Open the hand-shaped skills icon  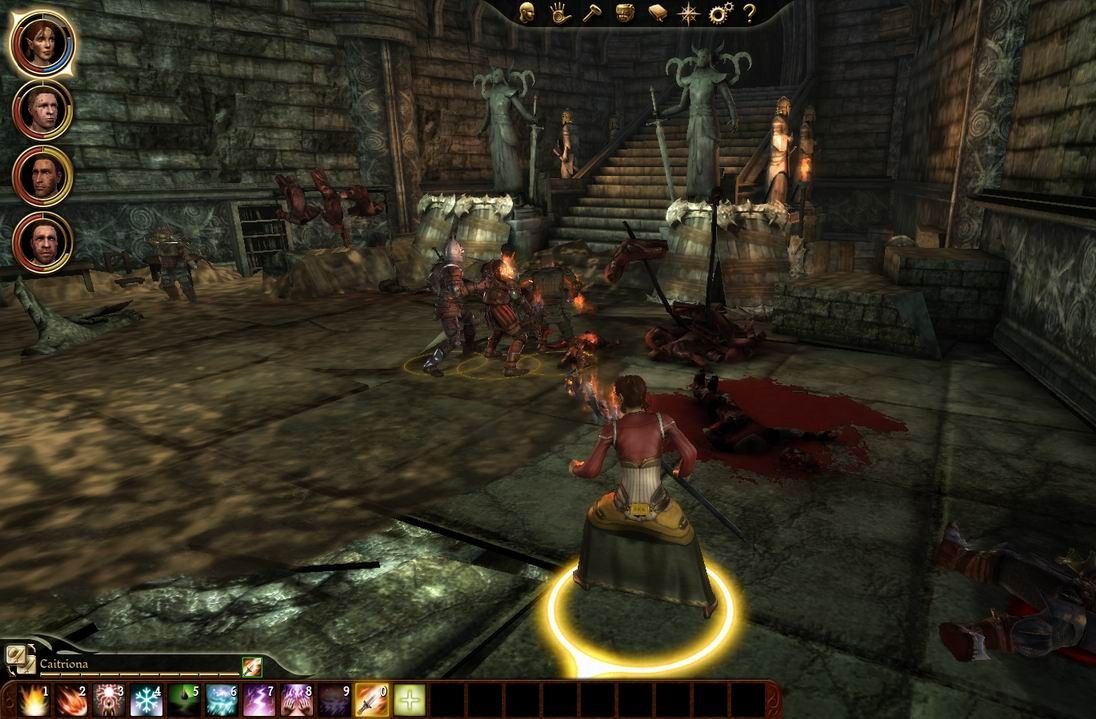[559, 13]
